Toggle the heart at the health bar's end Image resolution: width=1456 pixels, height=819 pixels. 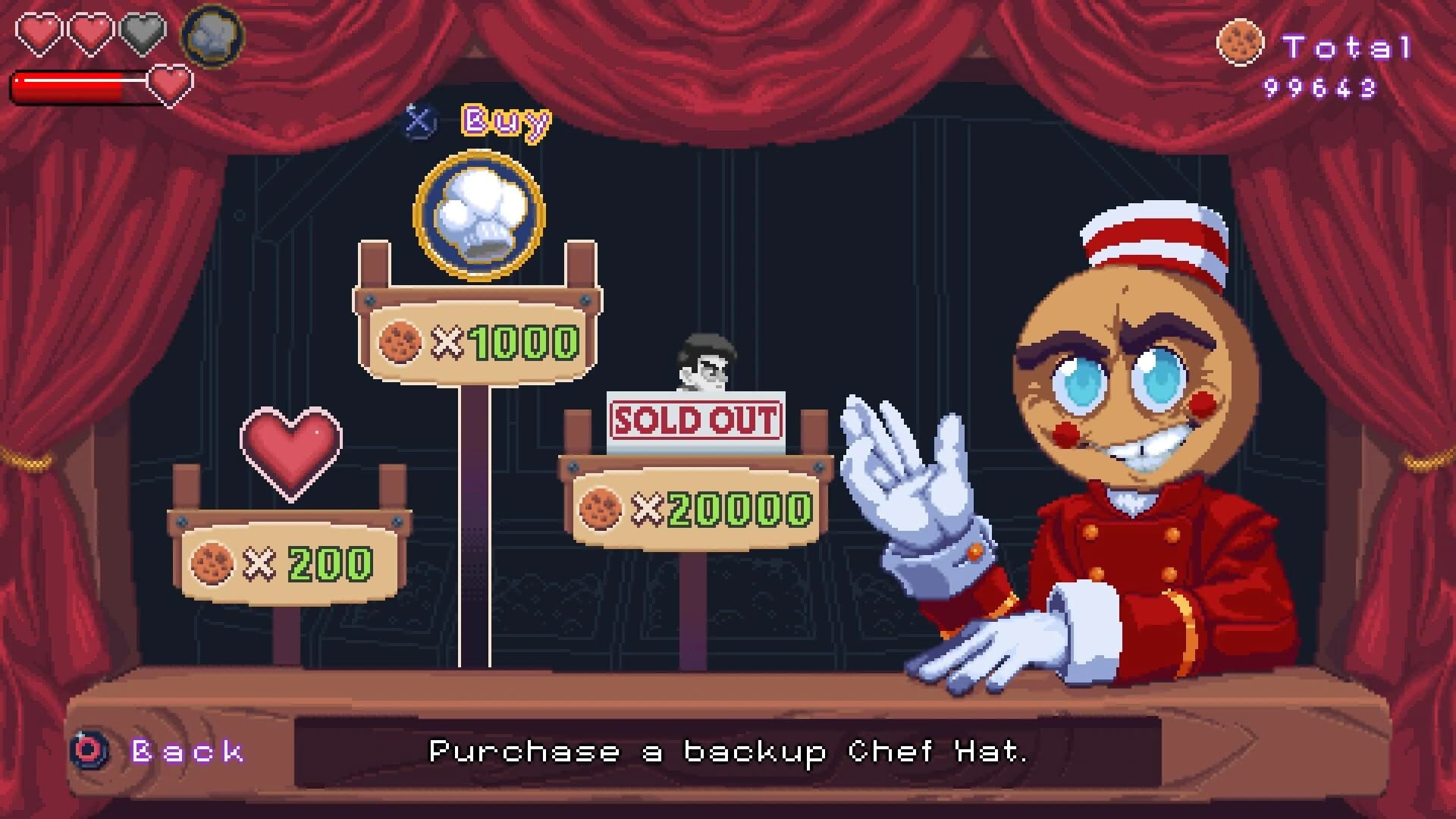click(x=171, y=86)
